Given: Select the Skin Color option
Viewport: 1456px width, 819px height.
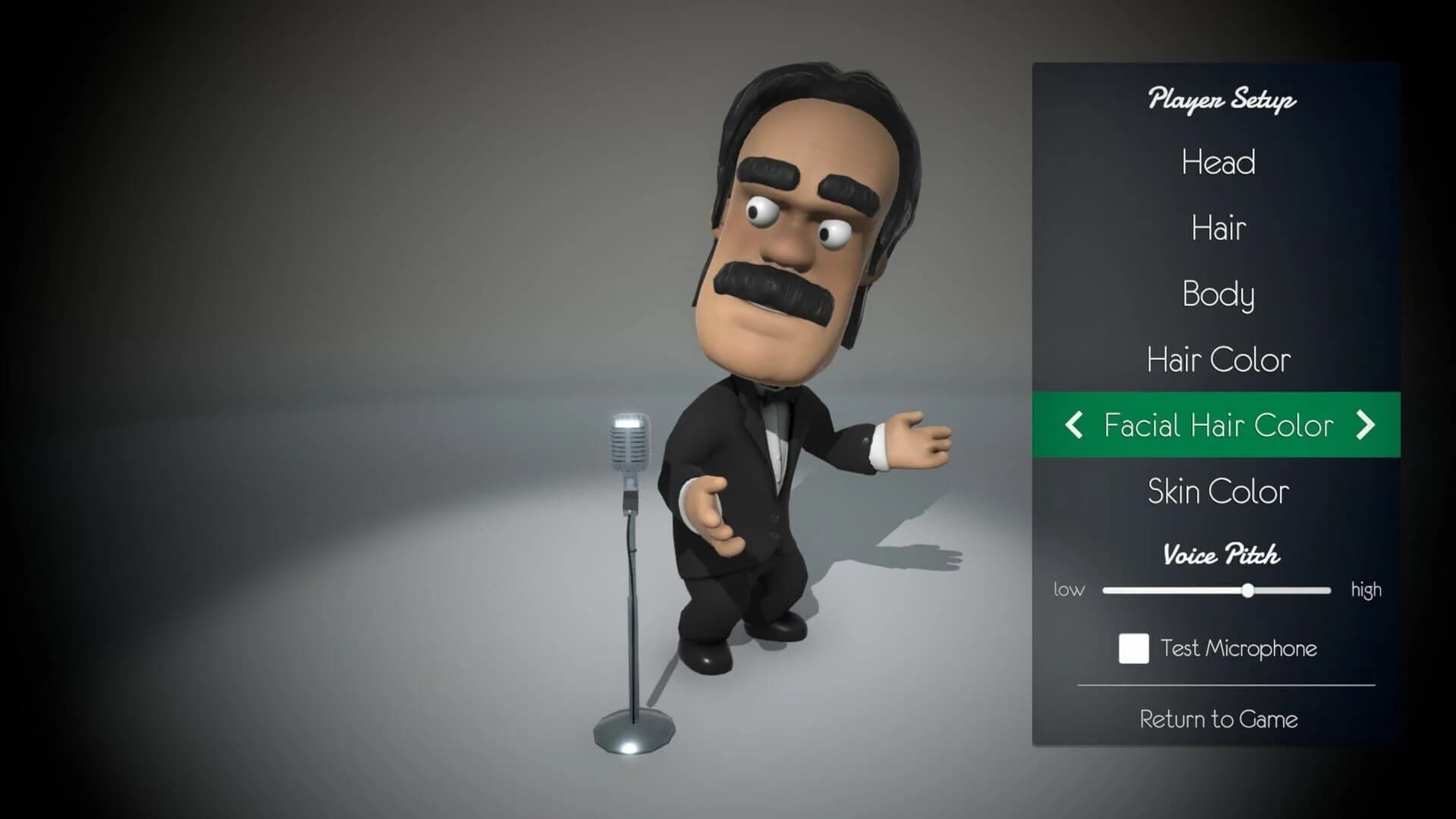Looking at the screenshot, I should coord(1217,491).
